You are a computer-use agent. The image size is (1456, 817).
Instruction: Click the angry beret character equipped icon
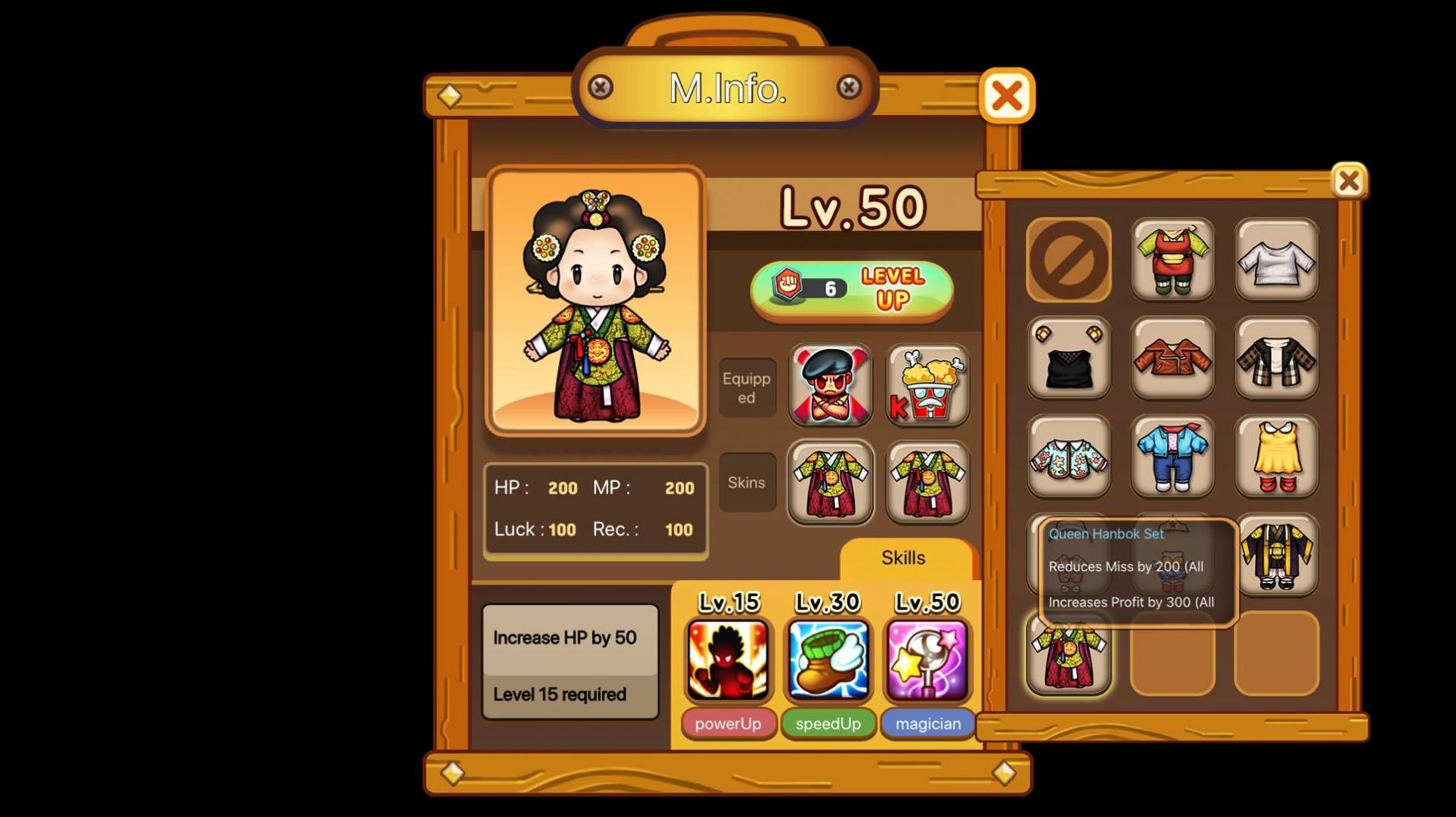(x=830, y=387)
